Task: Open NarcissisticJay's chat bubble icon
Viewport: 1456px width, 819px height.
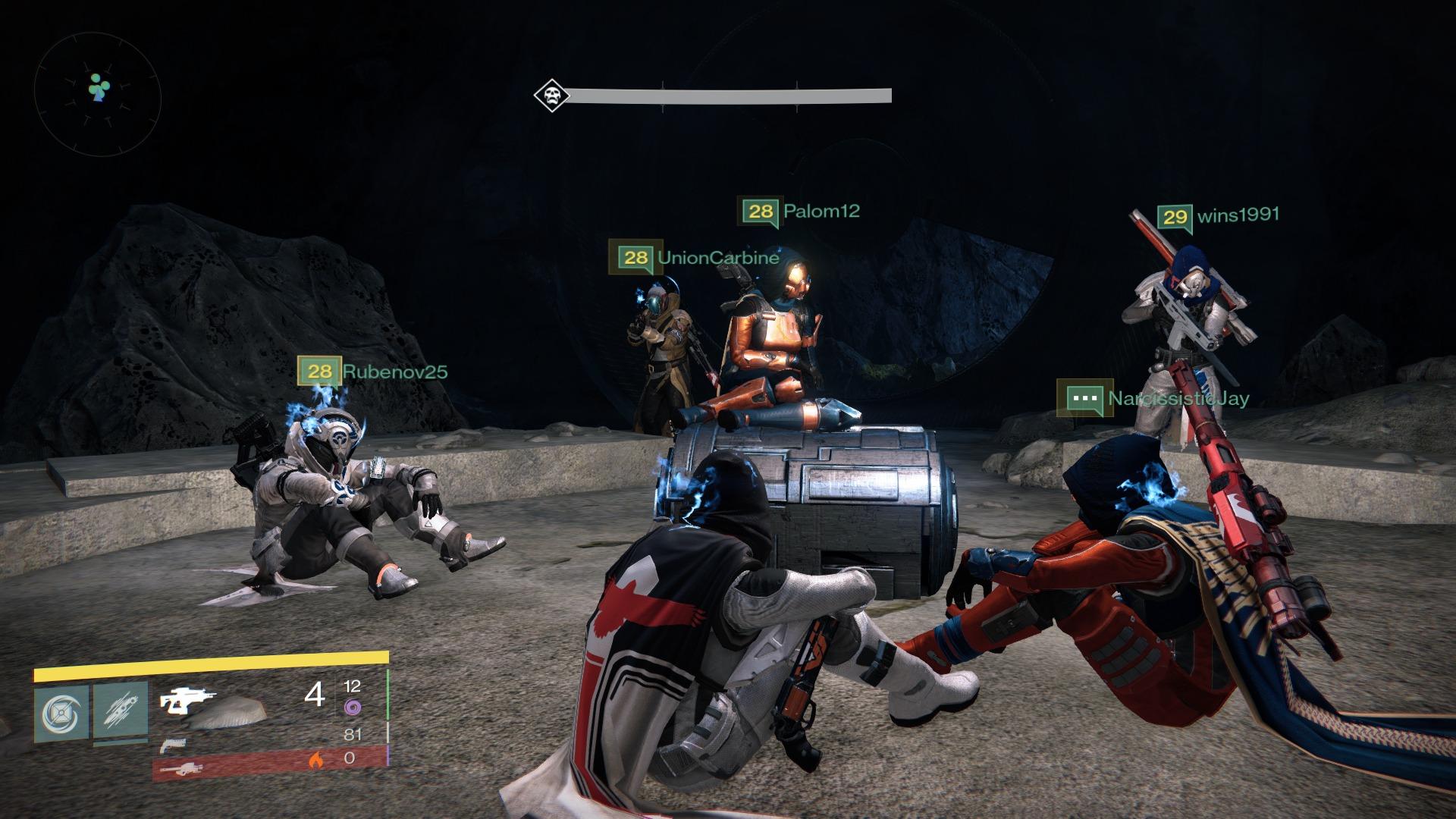Action: [1085, 397]
